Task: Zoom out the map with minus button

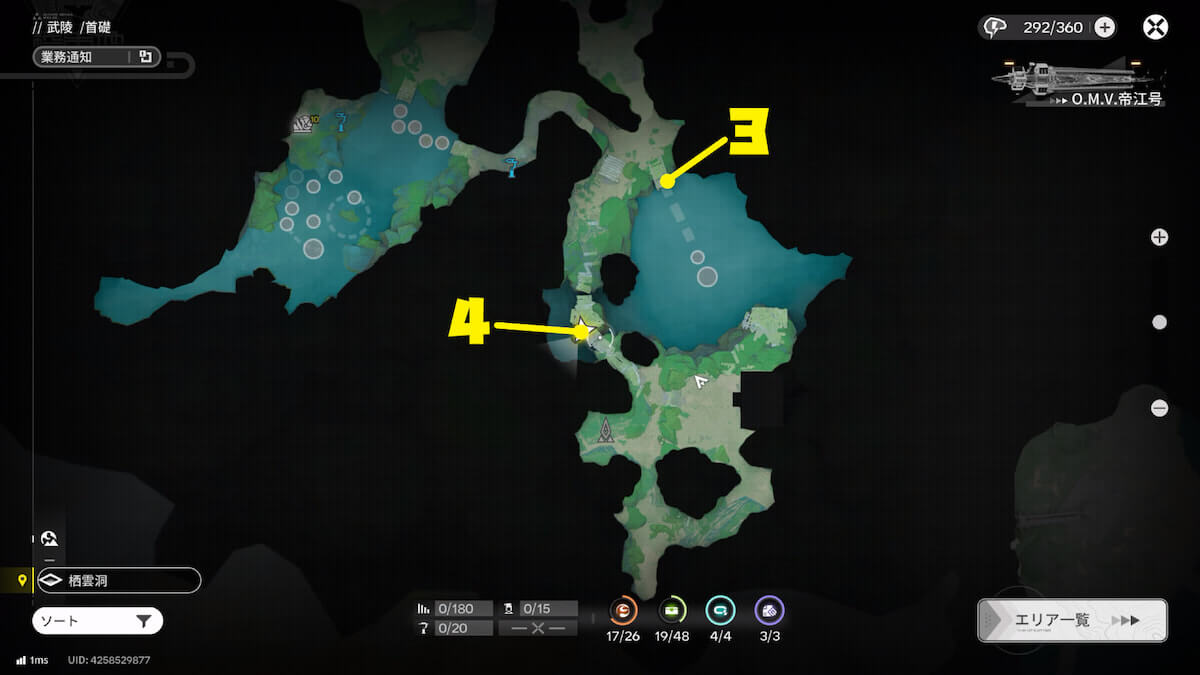Action: pos(1159,408)
